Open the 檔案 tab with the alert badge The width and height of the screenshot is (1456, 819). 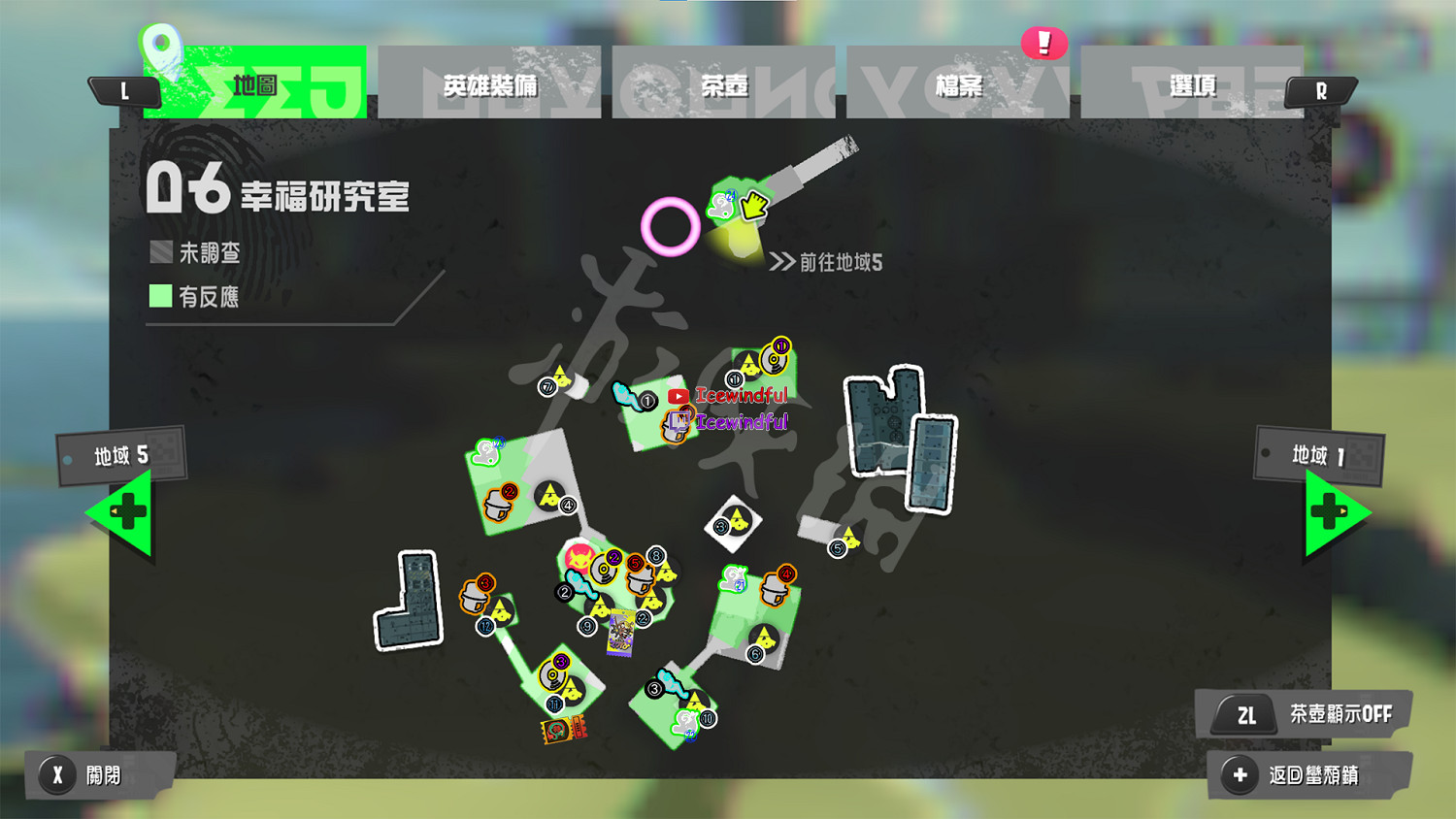click(x=959, y=85)
